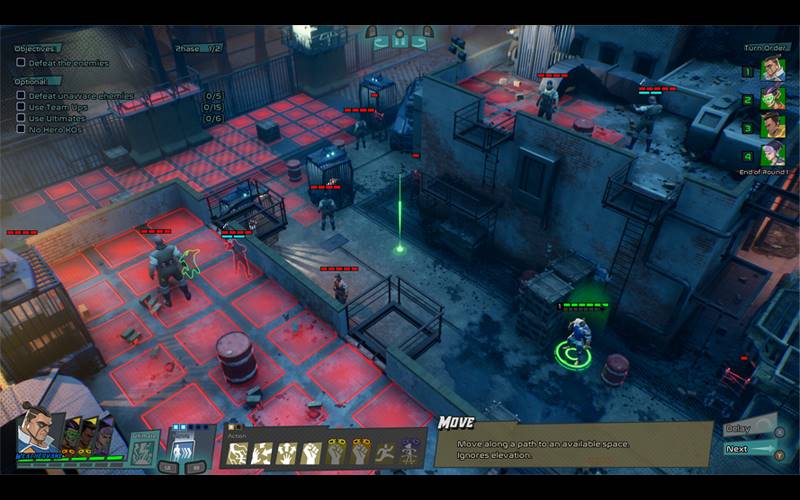The height and width of the screenshot is (500, 800).
Task: Rotate the camera left with top arrow
Action: click(x=380, y=42)
